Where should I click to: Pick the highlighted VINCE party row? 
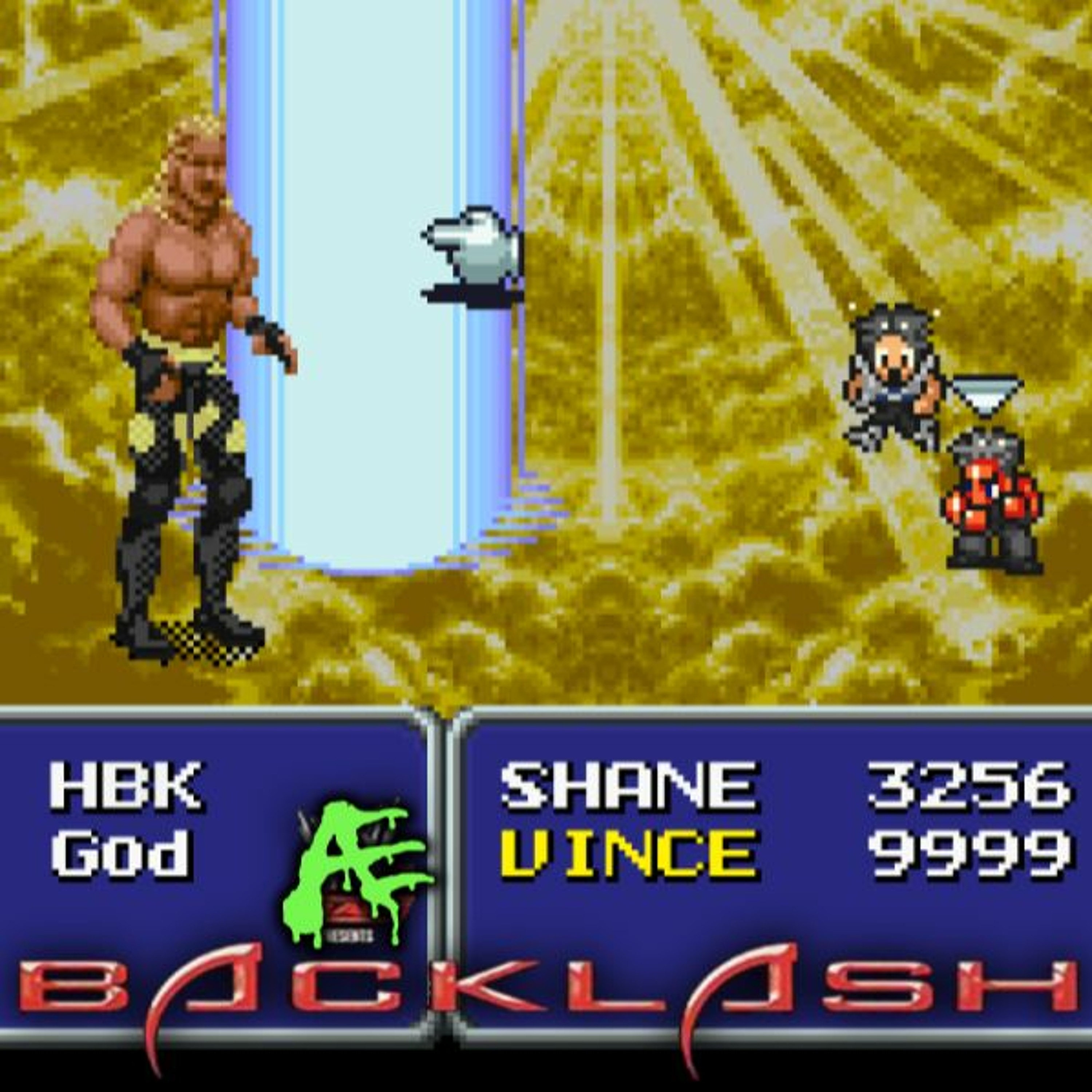[x=628, y=853]
